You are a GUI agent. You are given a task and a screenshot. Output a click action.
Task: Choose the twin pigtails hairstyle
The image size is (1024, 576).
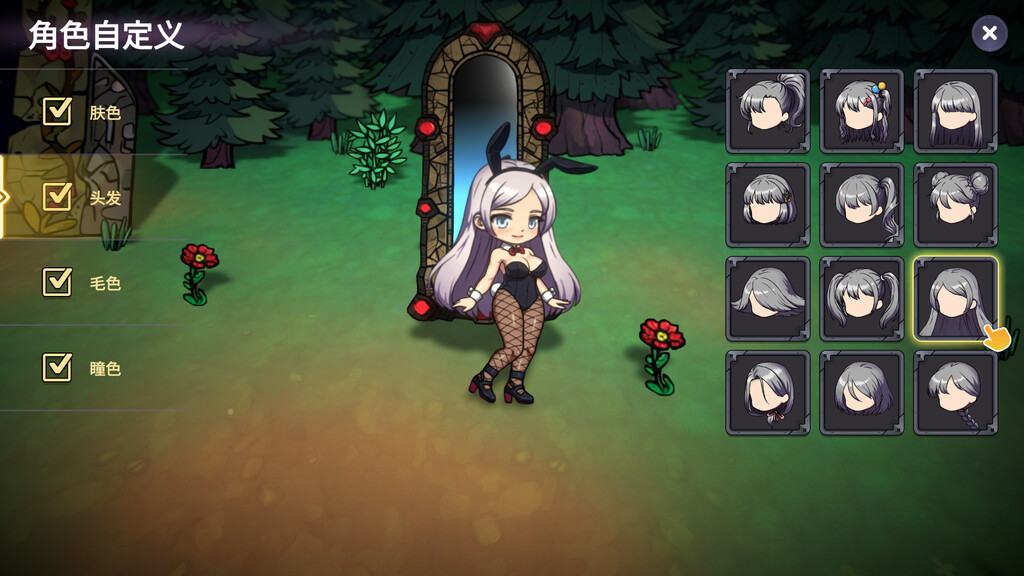click(x=862, y=299)
